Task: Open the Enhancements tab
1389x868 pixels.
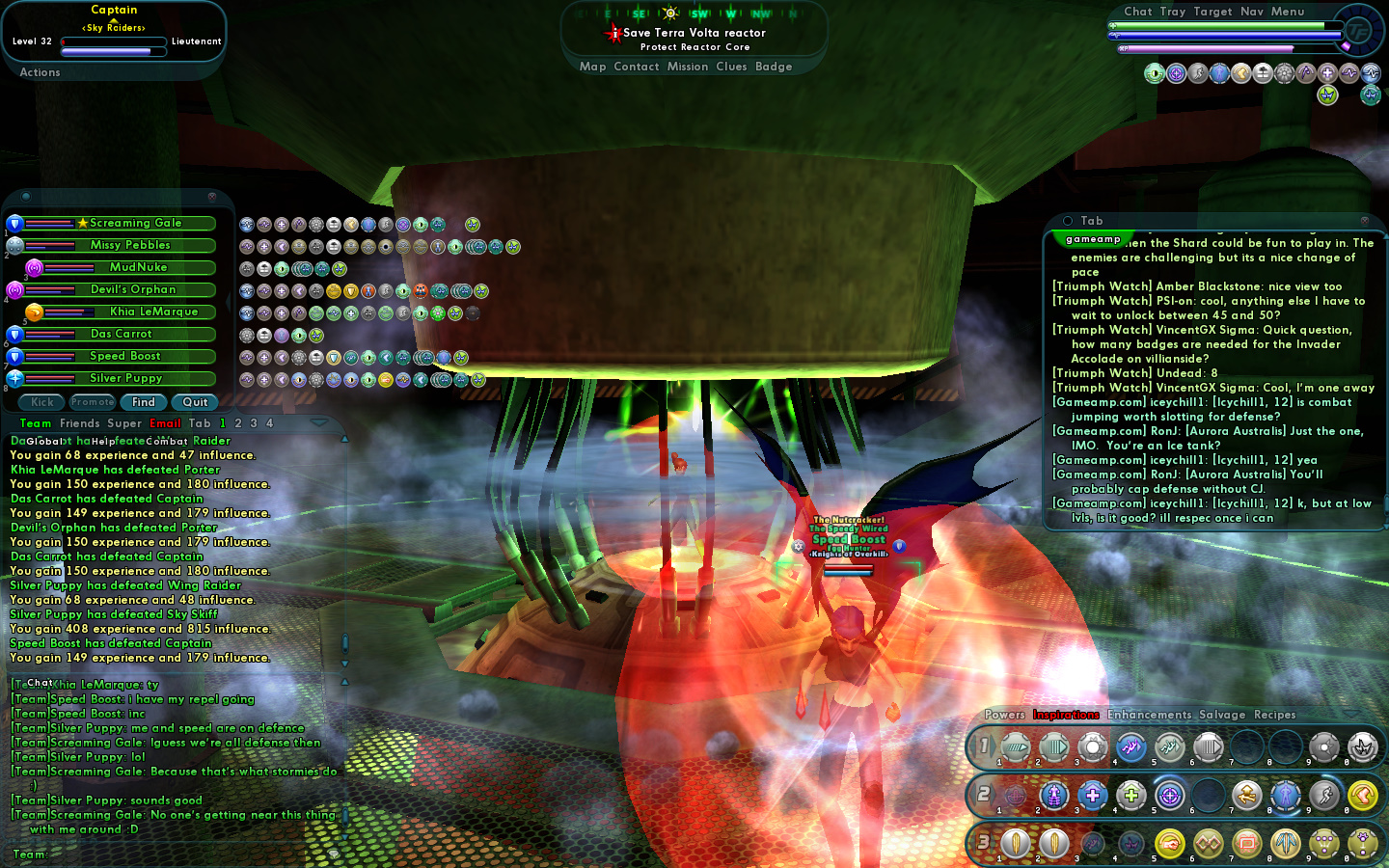Action: (1149, 715)
